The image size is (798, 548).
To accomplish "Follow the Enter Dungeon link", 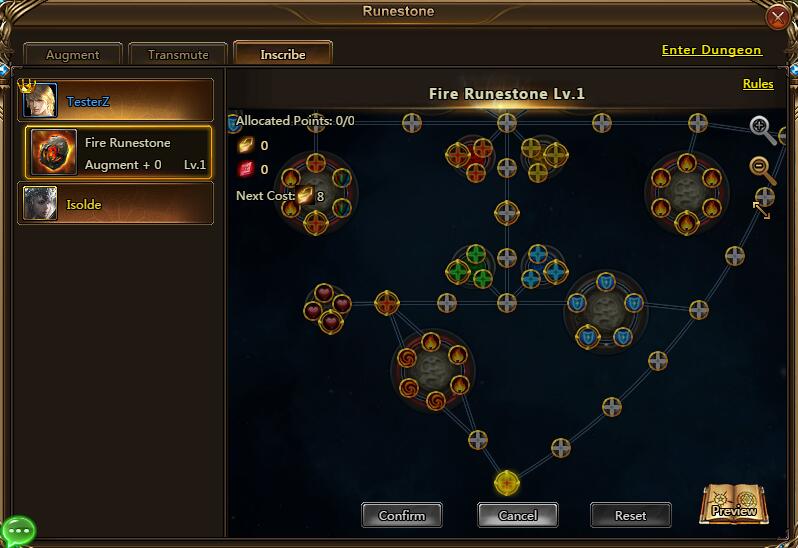I will click(x=711, y=50).
